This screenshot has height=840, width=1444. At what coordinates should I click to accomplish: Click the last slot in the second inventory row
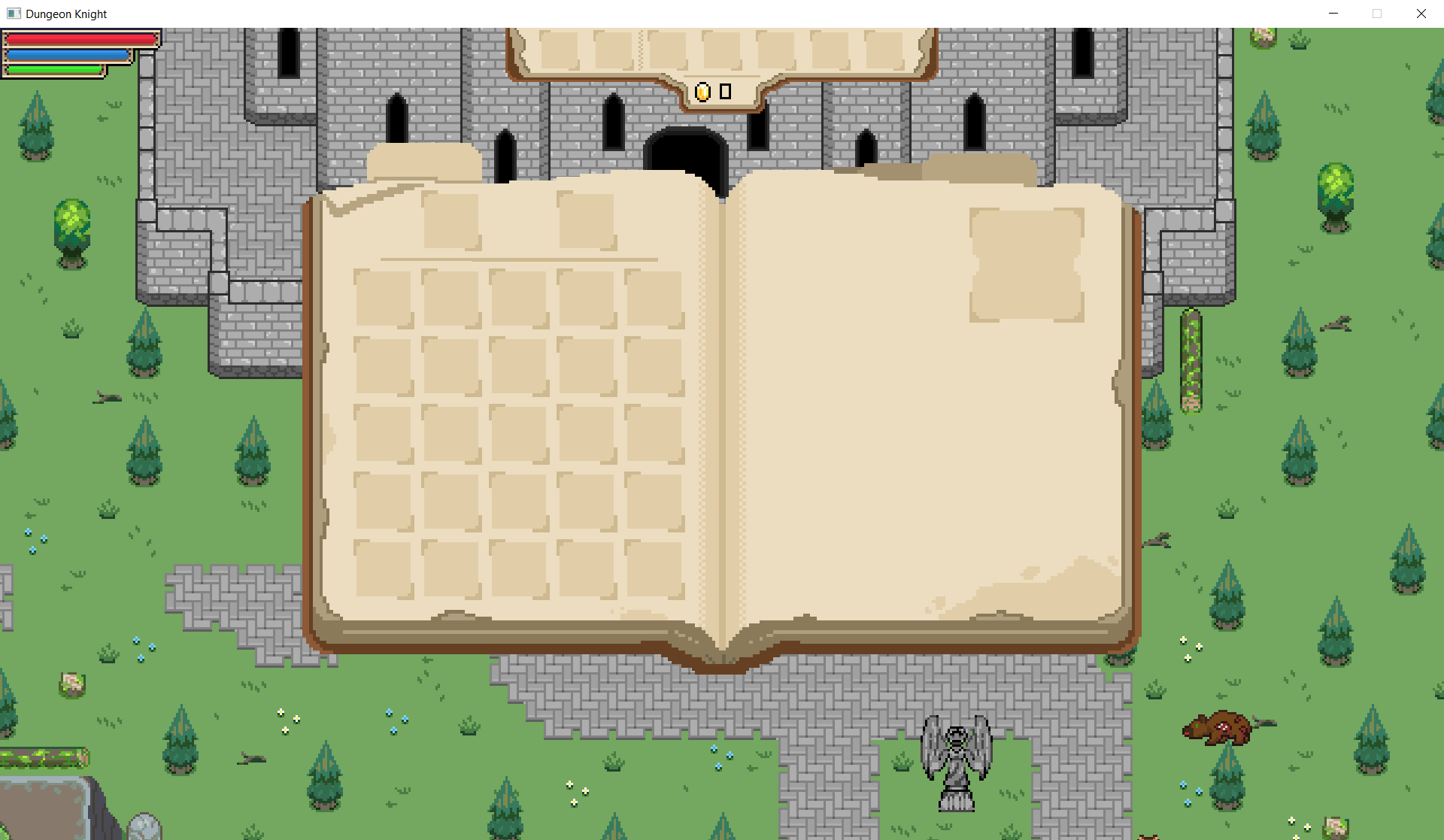coord(654,366)
